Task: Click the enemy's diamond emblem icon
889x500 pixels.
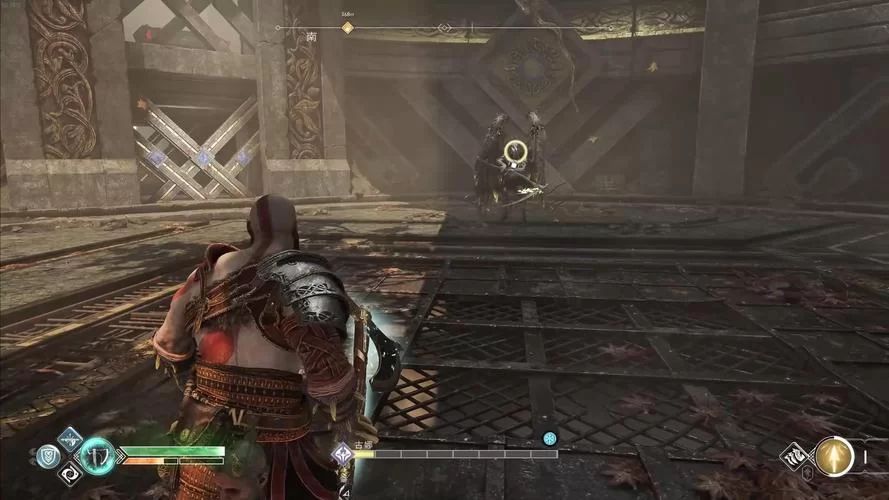Action: pyautogui.click(x=342, y=453)
